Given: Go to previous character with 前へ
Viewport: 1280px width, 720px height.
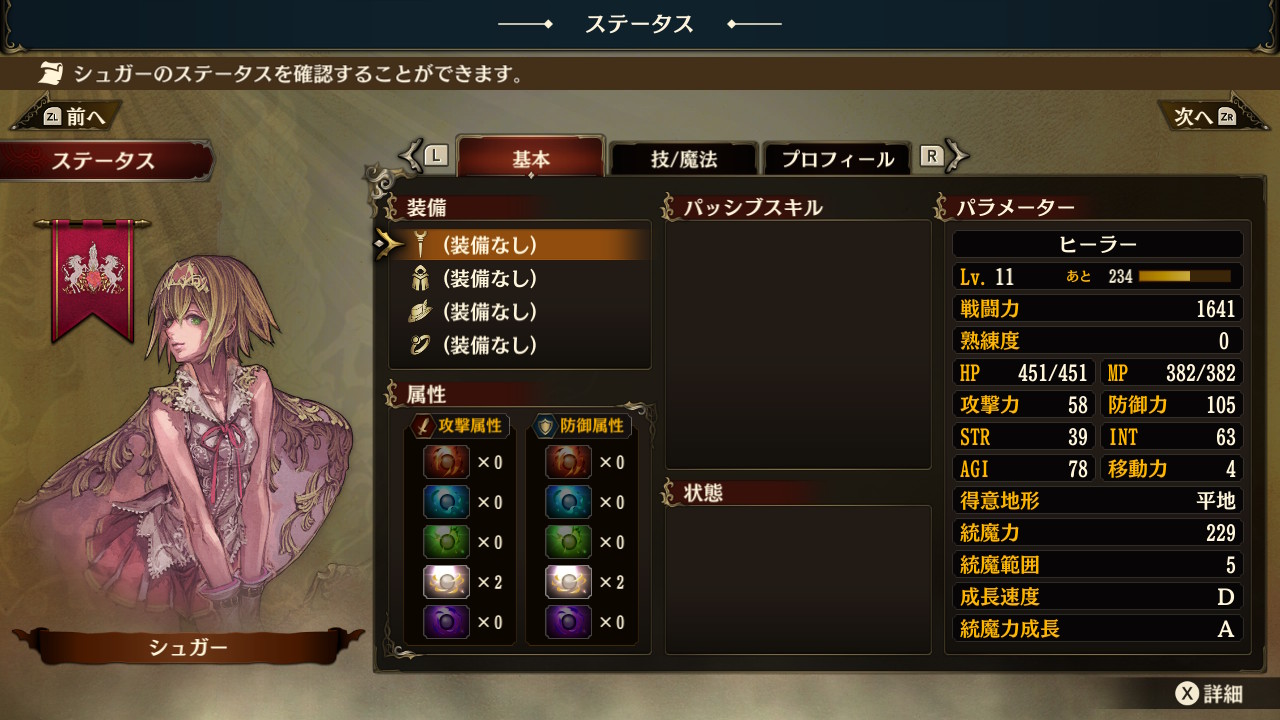Looking at the screenshot, I should 72,117.
